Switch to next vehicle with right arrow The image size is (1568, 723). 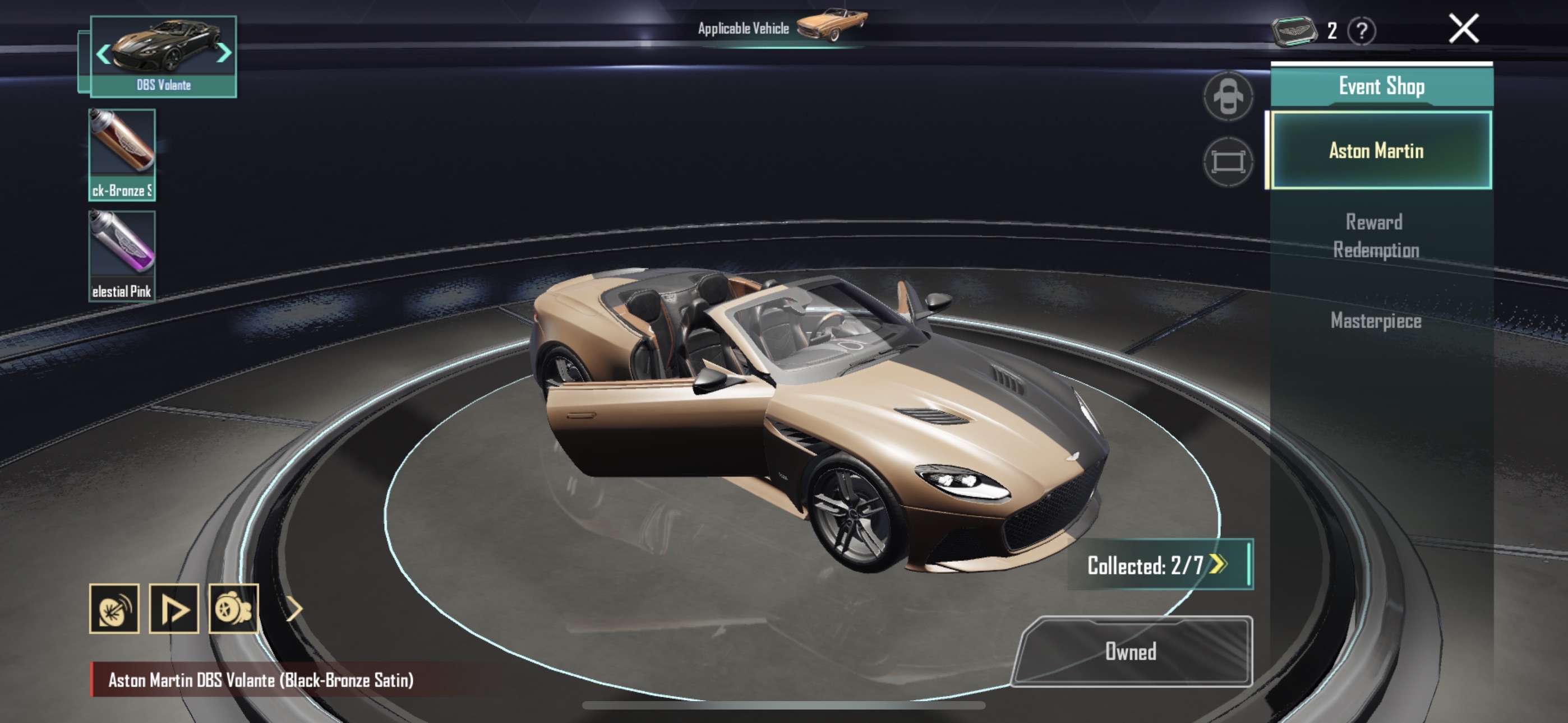tap(225, 53)
